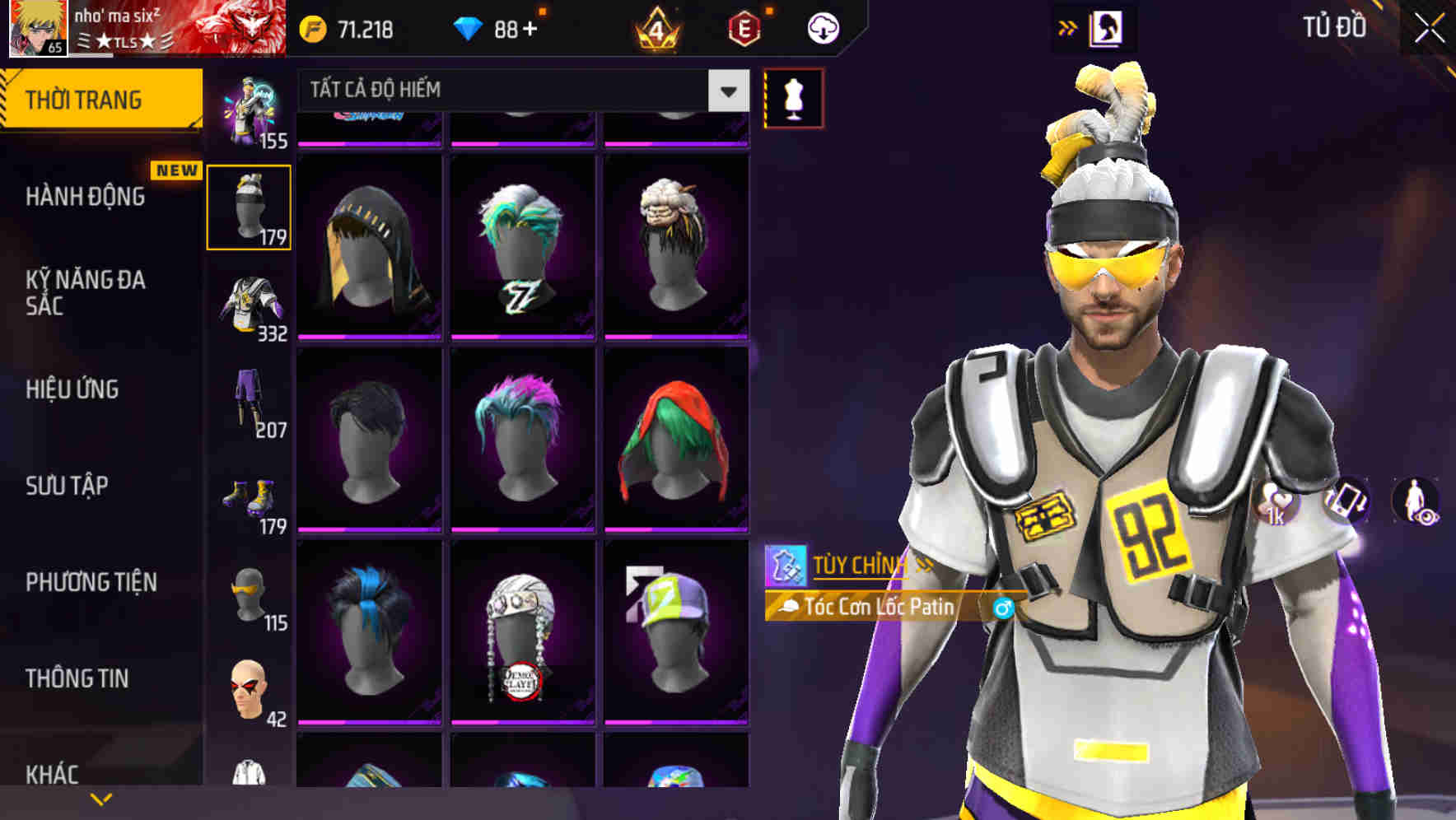Select the shoes category with 179 items

[x=249, y=498]
